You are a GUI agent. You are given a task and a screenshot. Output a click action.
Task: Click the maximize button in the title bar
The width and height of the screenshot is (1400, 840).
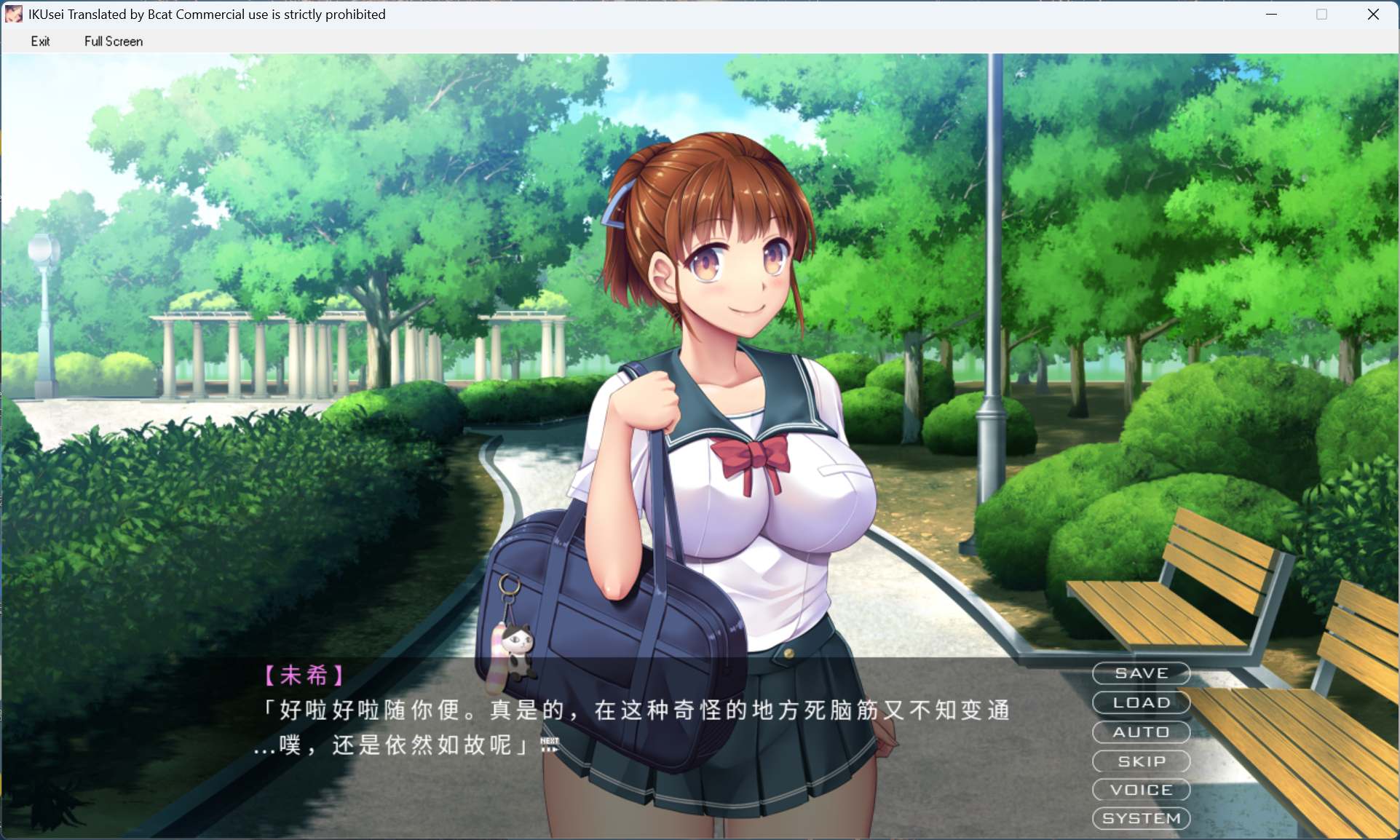1321,14
